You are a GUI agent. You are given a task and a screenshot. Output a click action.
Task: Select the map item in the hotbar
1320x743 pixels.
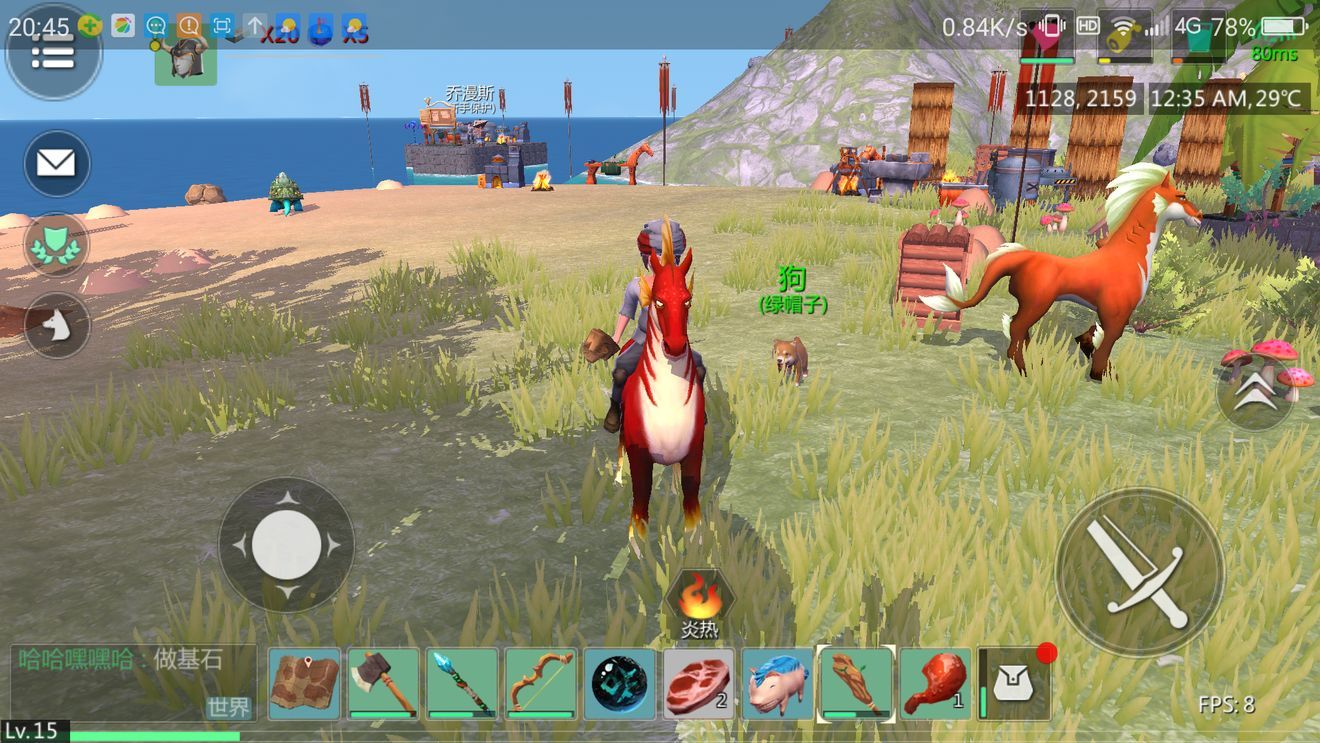[304, 684]
